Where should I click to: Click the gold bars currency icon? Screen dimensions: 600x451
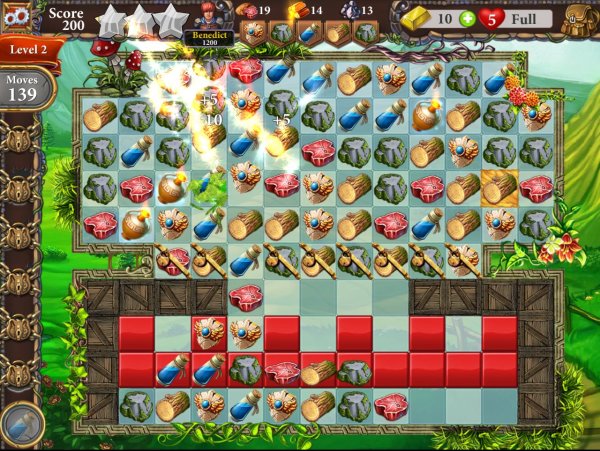(419, 18)
